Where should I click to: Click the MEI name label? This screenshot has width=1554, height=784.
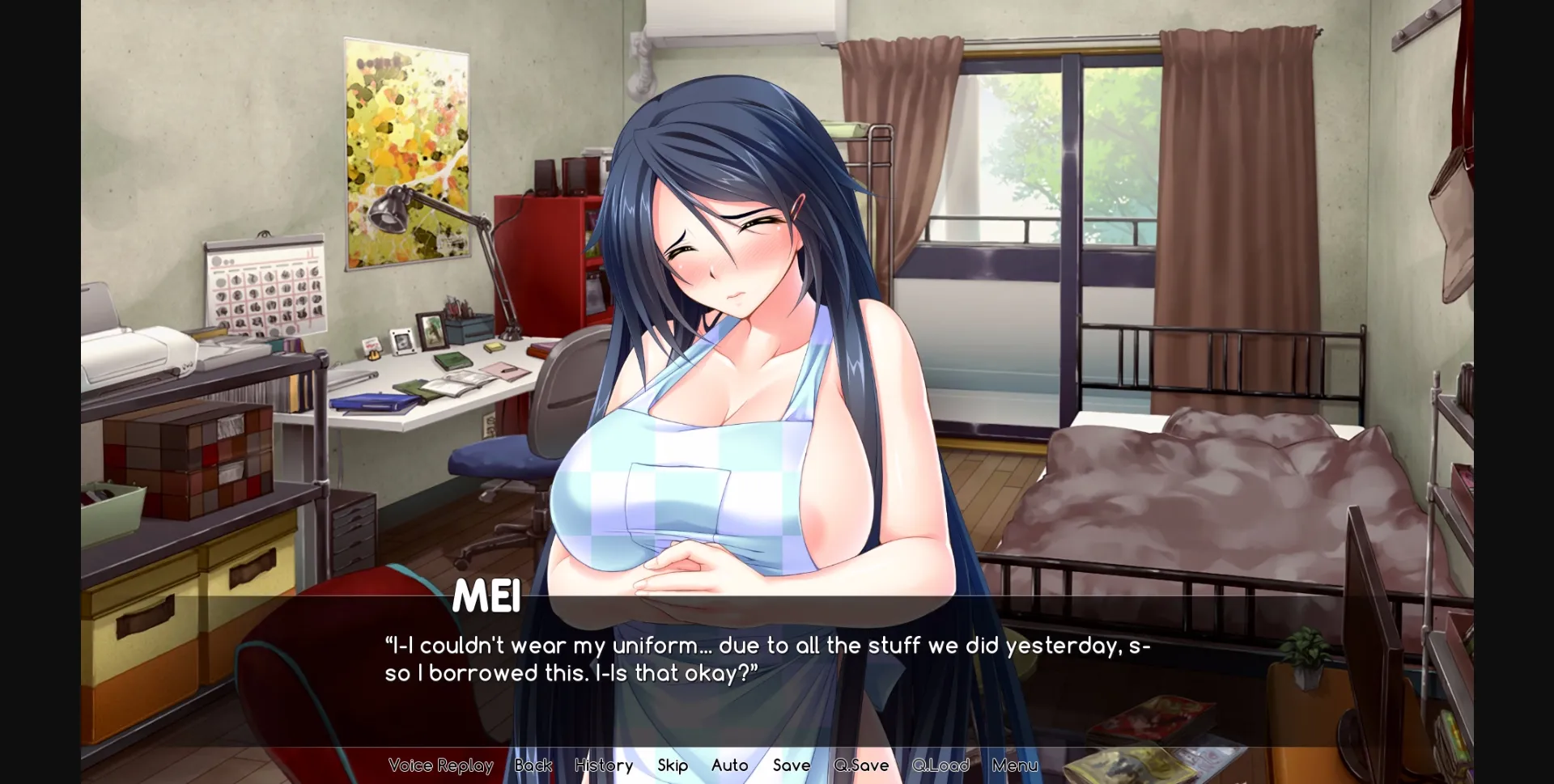point(487,597)
